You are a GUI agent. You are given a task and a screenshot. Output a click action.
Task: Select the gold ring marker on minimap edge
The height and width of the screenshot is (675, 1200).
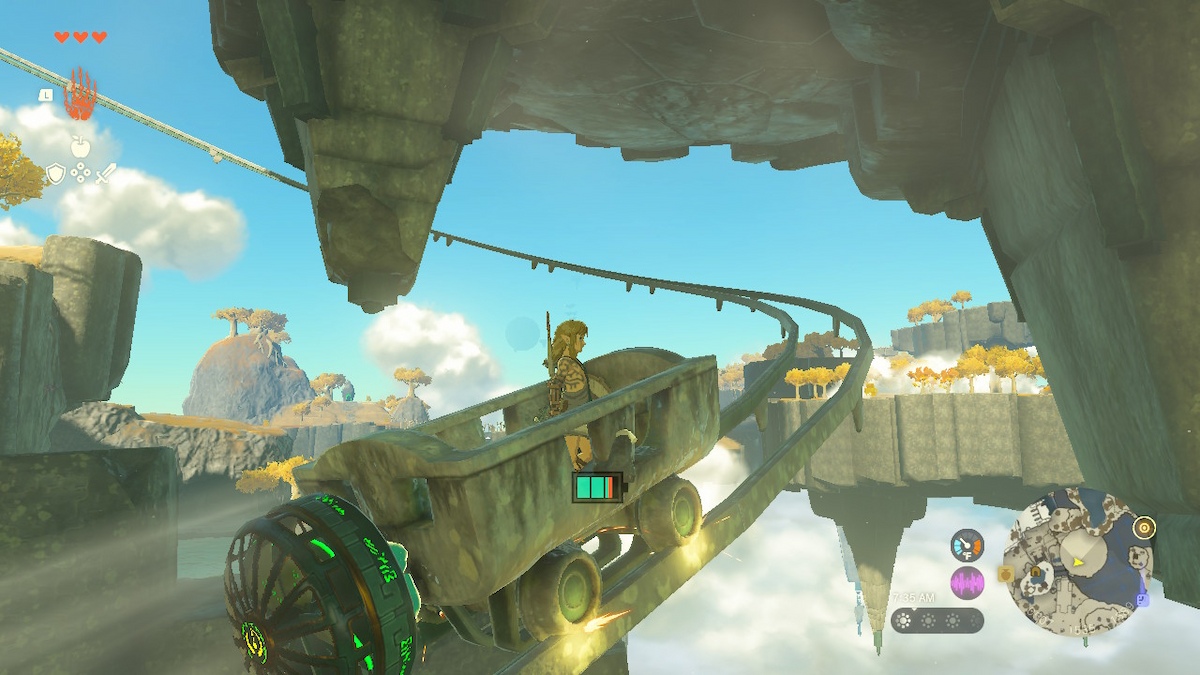click(1144, 527)
